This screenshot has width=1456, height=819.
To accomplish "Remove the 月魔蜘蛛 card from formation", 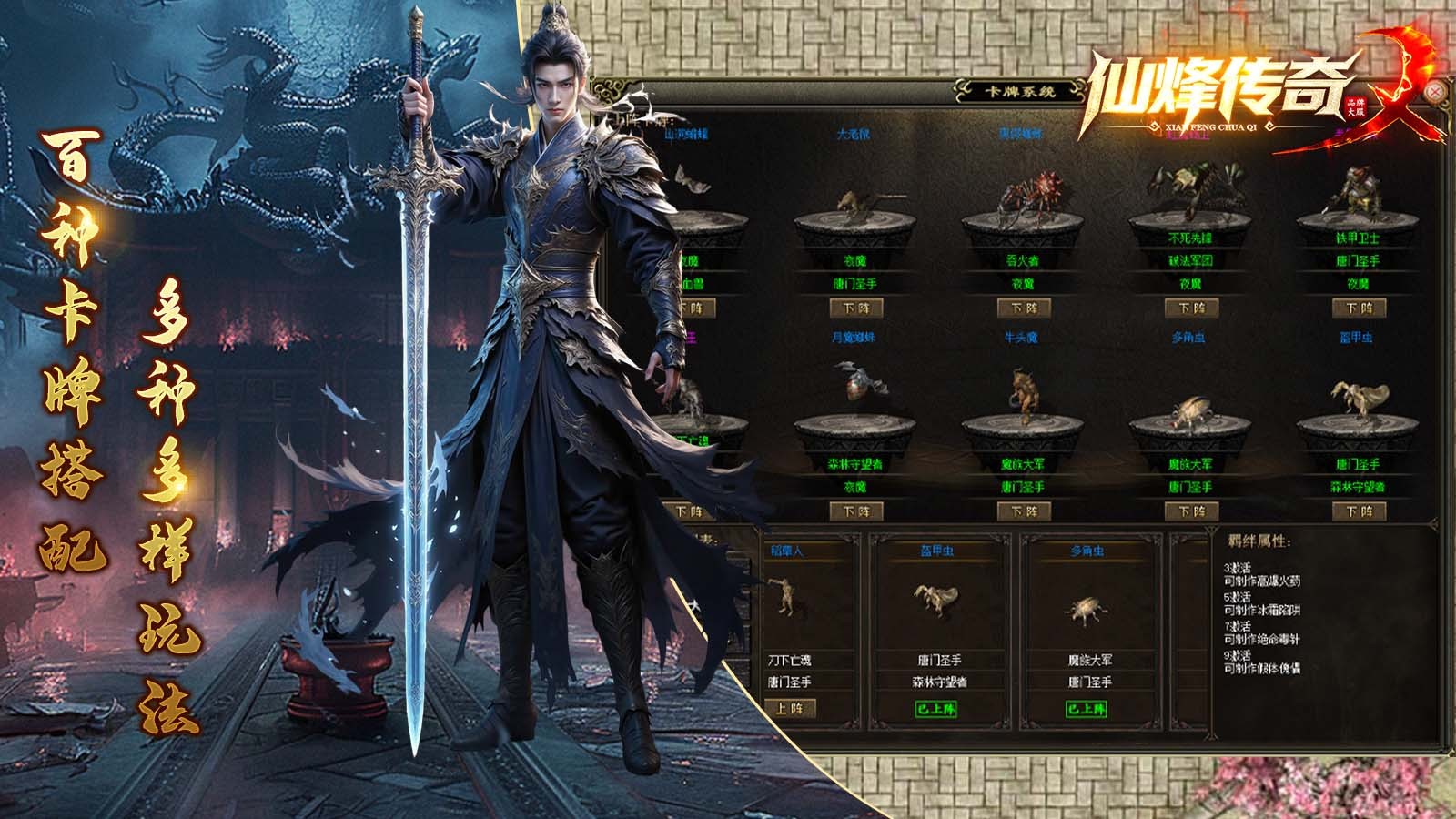I will tap(855, 511).
